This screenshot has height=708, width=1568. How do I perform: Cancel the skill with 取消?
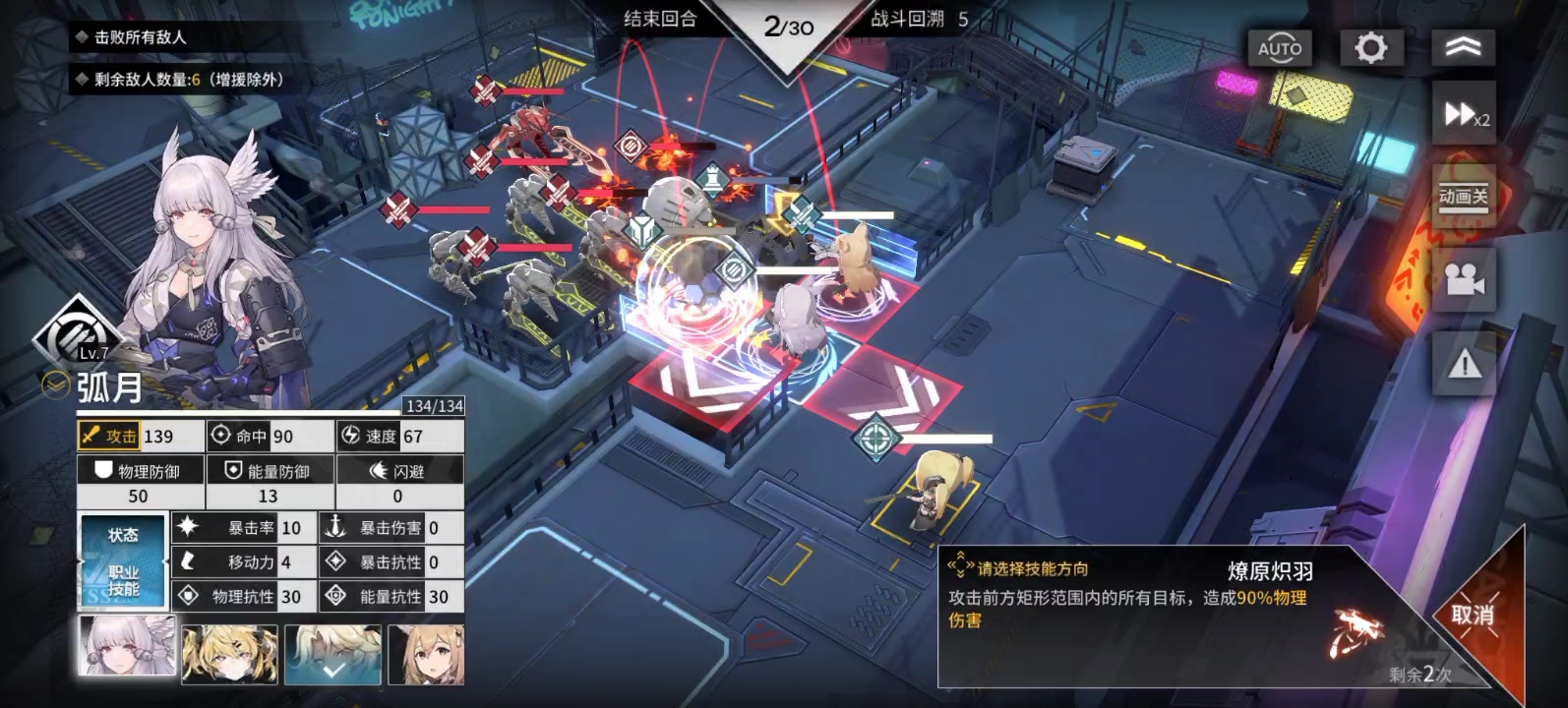1472,616
